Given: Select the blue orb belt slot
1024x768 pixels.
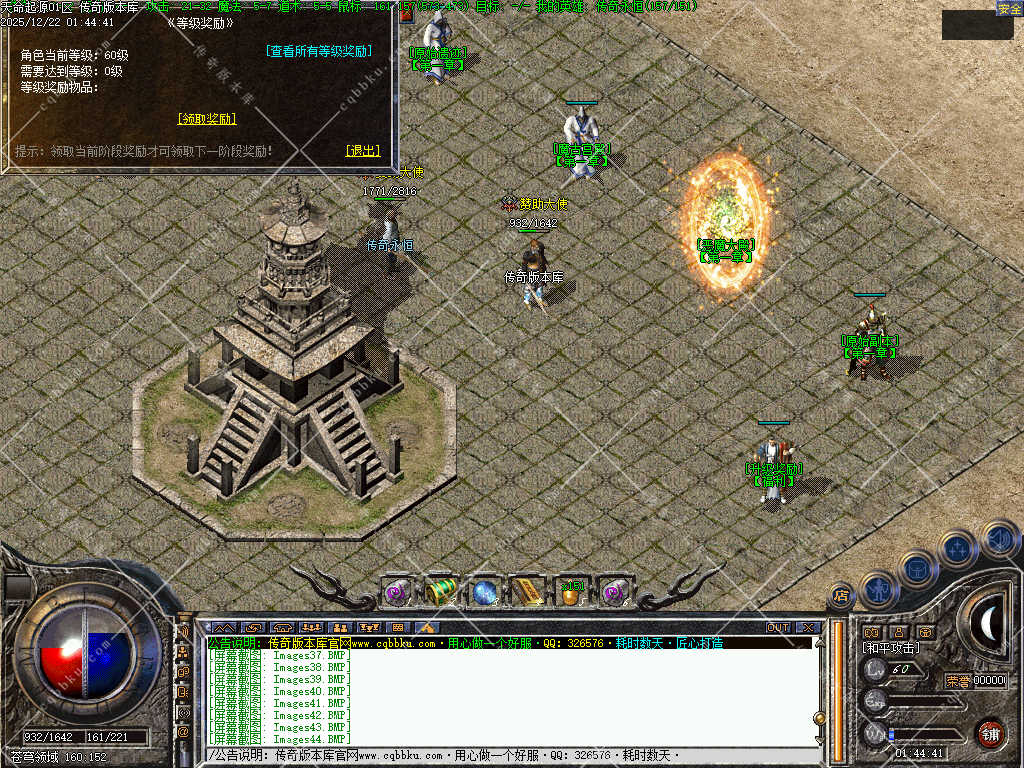Looking at the screenshot, I should 485,592.
